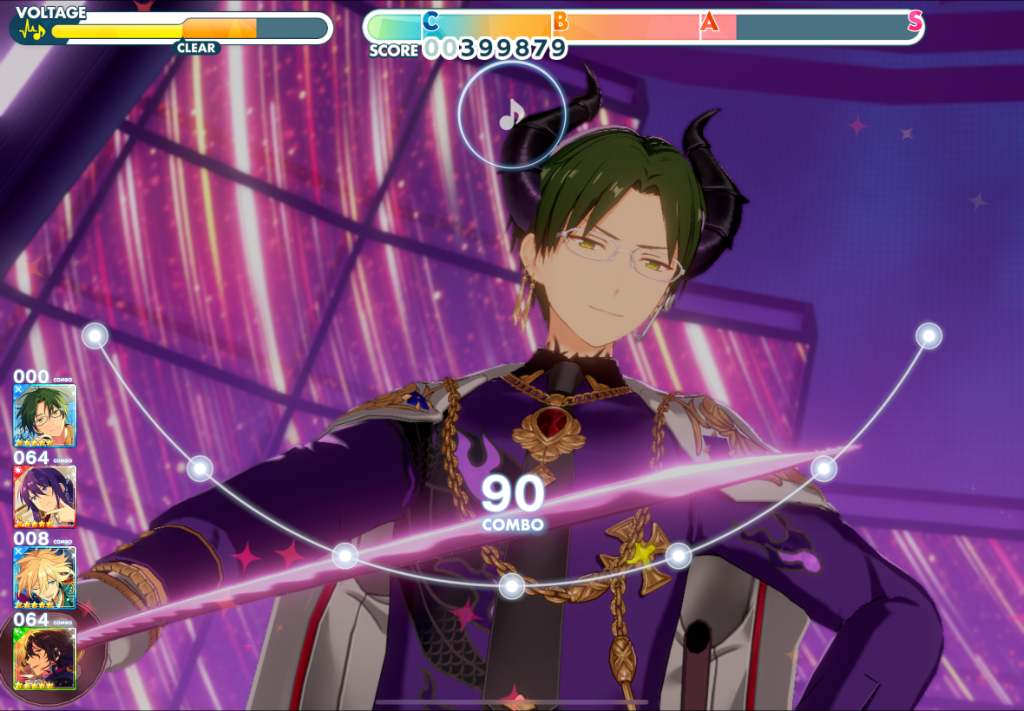Screen dimensions: 1024x711
Task: Choose the blonde-haired character card
Action: [44, 577]
